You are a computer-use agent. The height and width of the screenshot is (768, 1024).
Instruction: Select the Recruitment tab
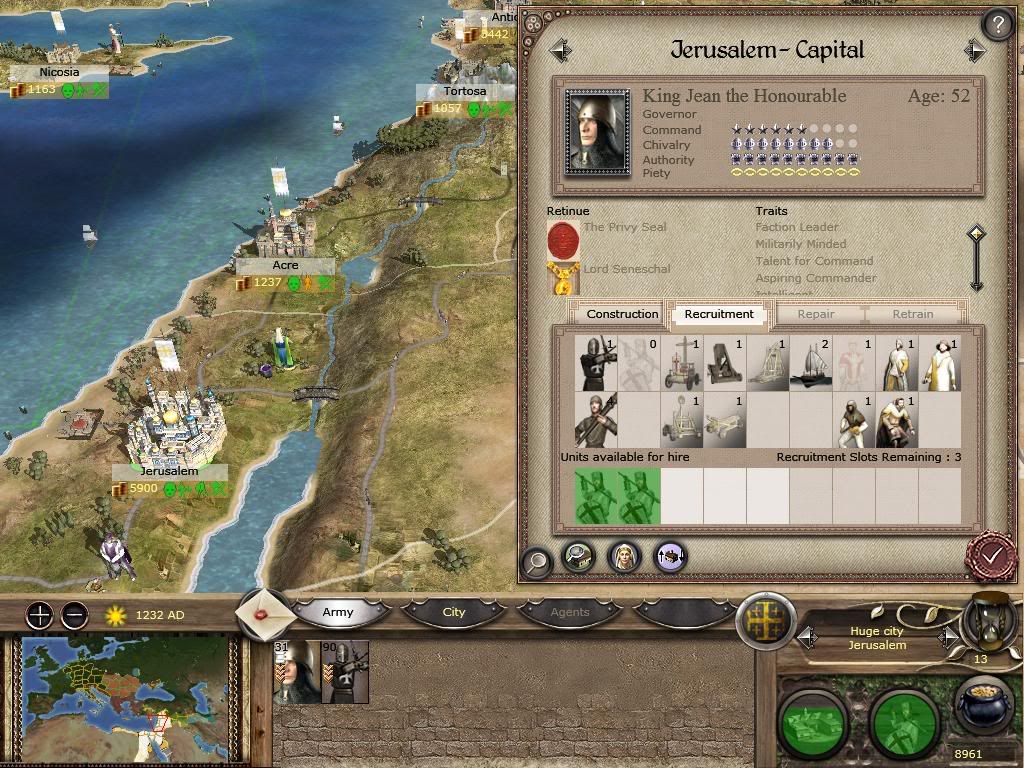[719, 314]
